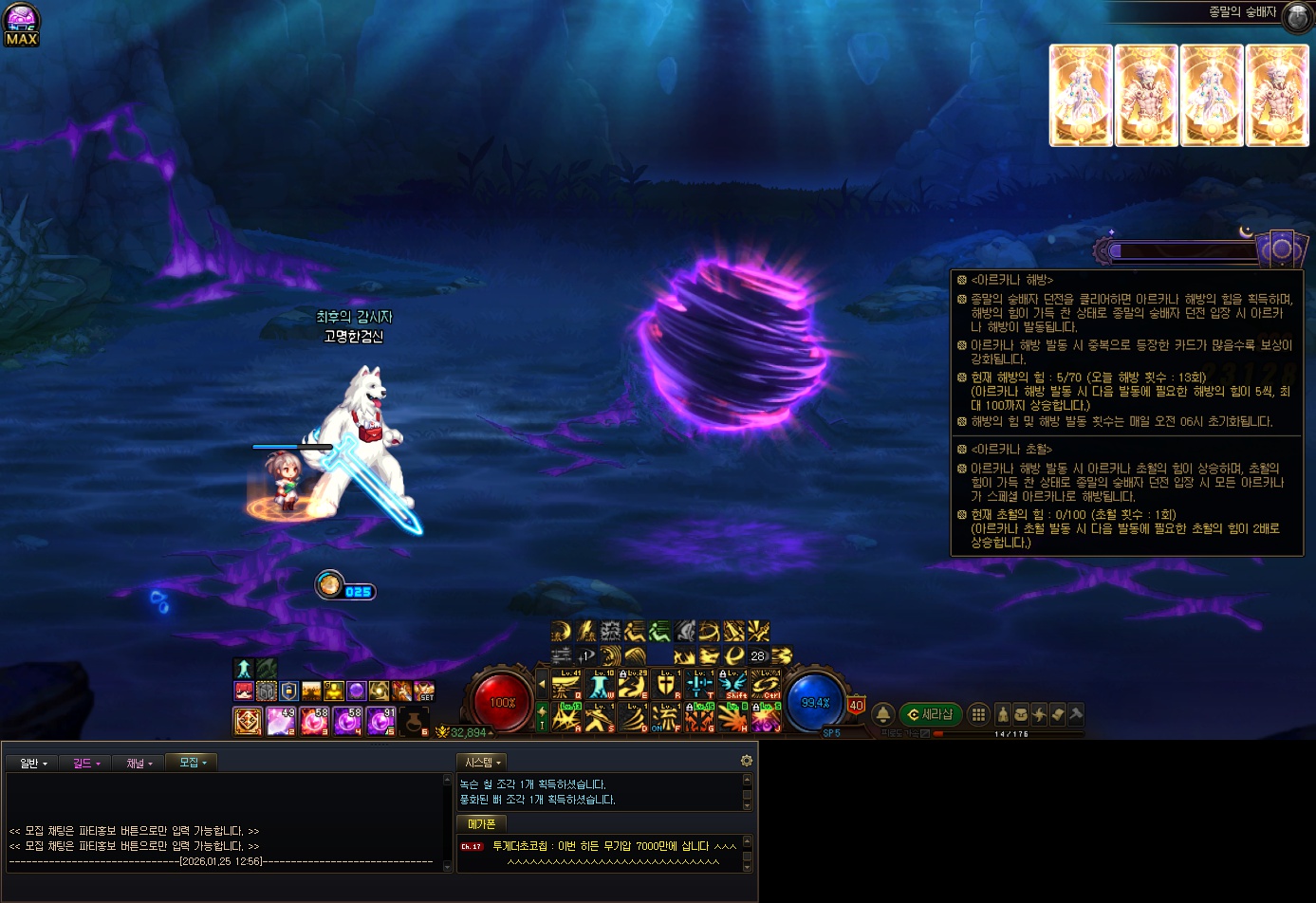Show the 모집 recruitment chat tab
The image size is (1316, 903).
pyautogui.click(x=192, y=762)
